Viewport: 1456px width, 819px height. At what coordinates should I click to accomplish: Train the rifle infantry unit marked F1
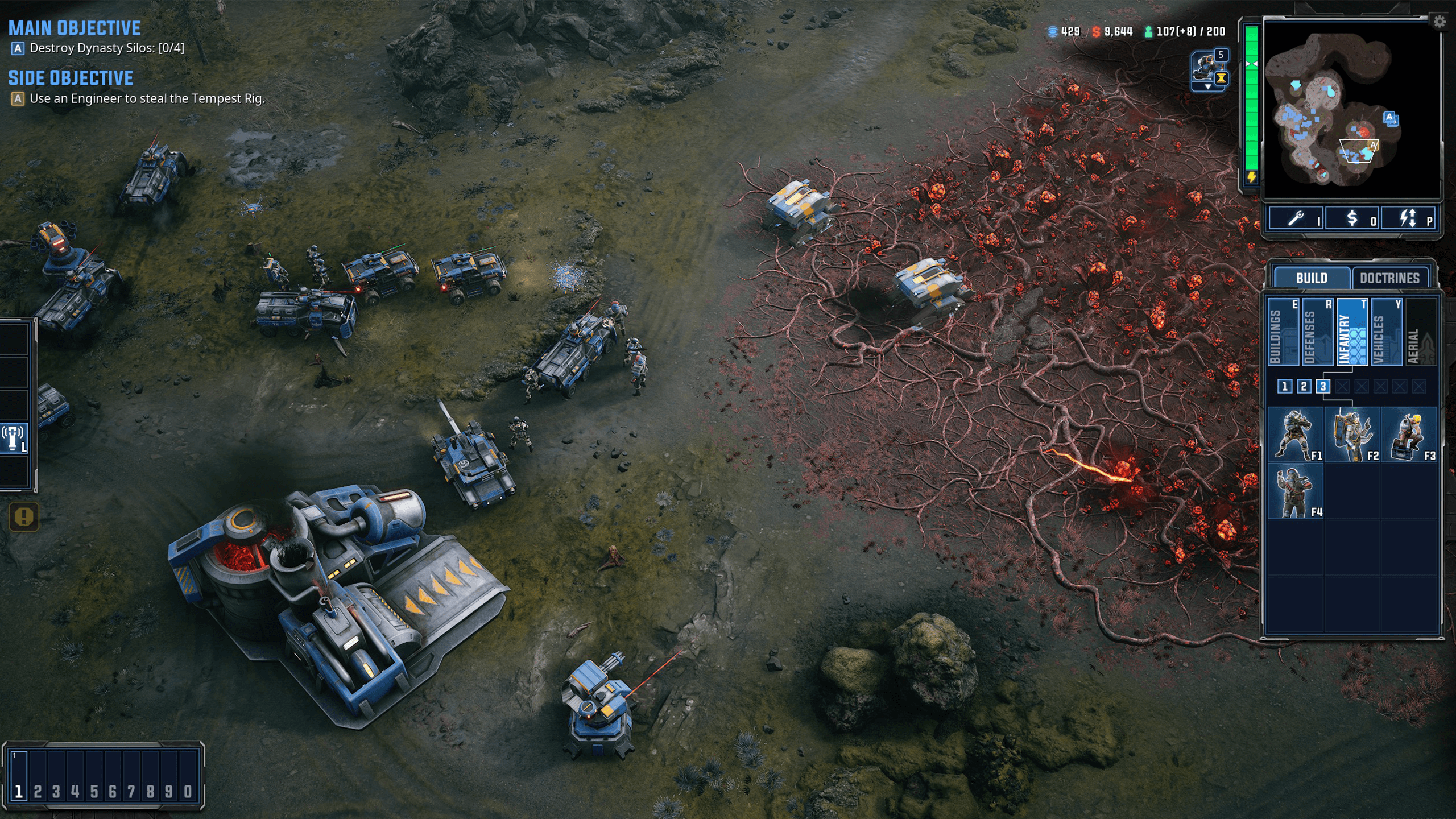coord(1296,435)
